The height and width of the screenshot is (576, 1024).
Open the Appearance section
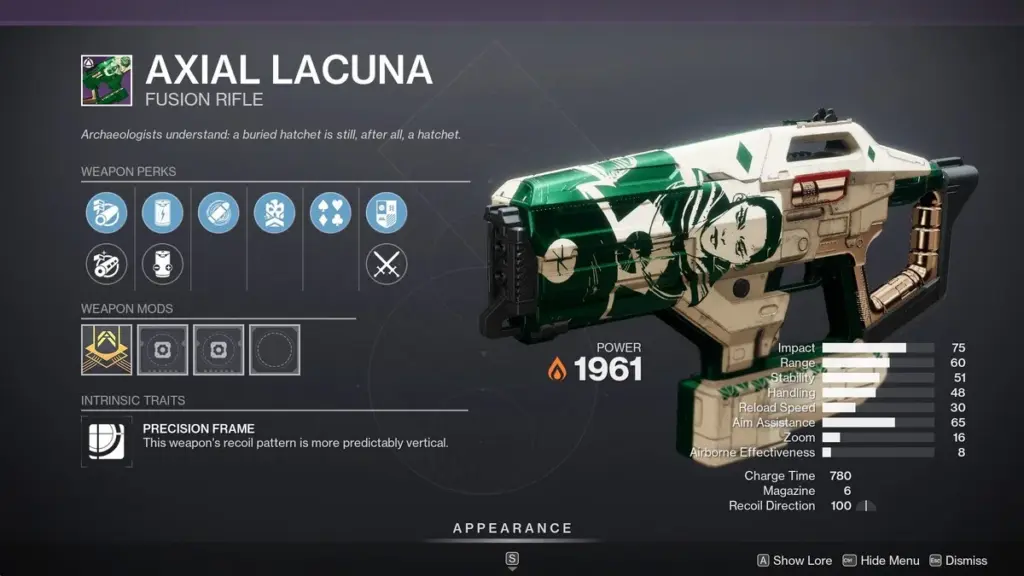tap(512, 528)
